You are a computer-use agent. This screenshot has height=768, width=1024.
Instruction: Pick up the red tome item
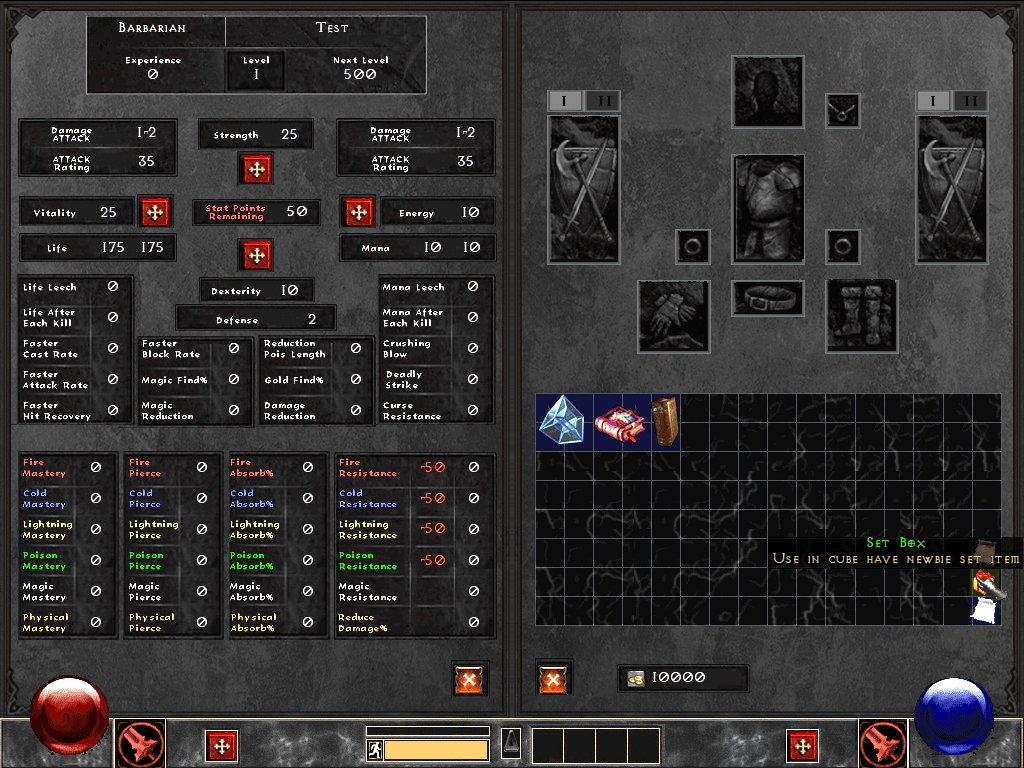[622, 422]
